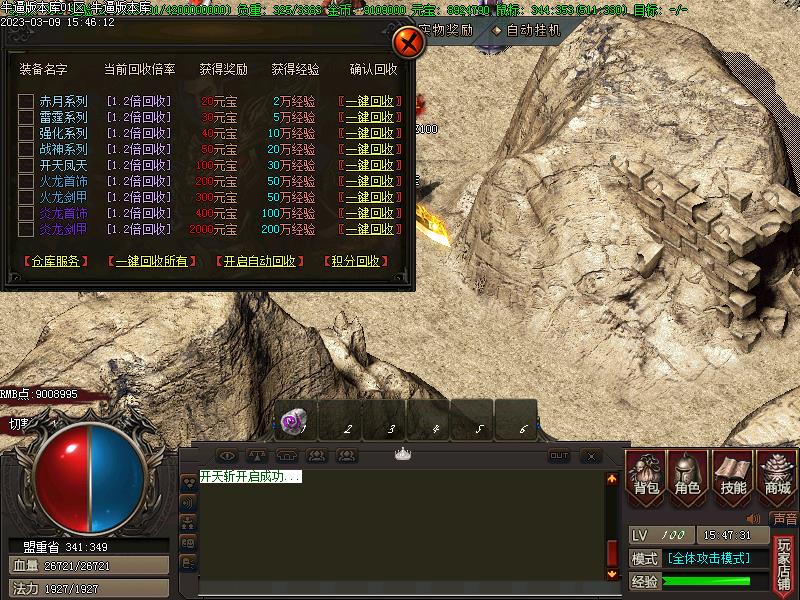Open the 玩家店铺 player store
Viewport: 800px width, 600px height.
pos(785,565)
